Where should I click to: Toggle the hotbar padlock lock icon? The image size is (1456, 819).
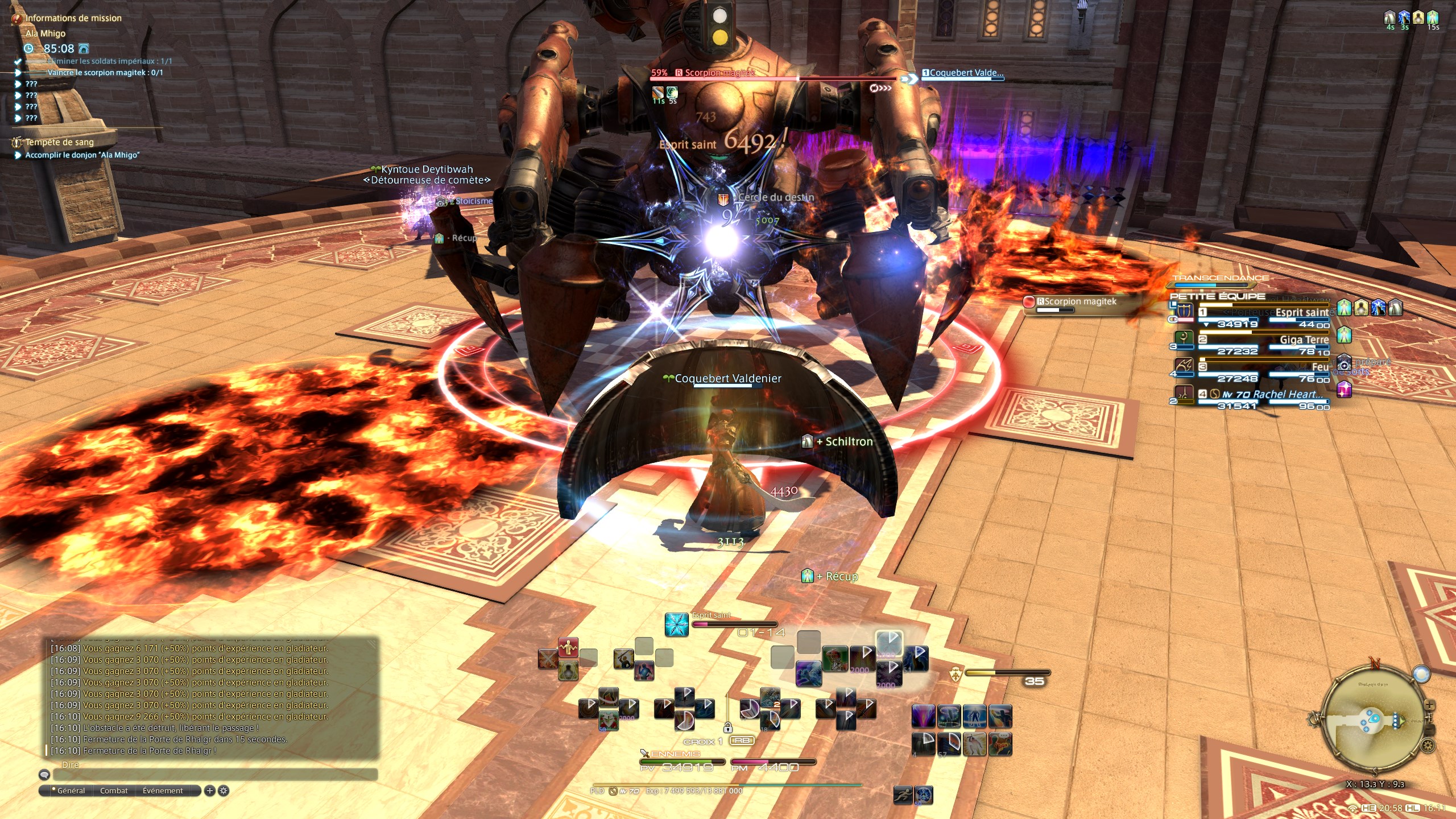coord(727,728)
